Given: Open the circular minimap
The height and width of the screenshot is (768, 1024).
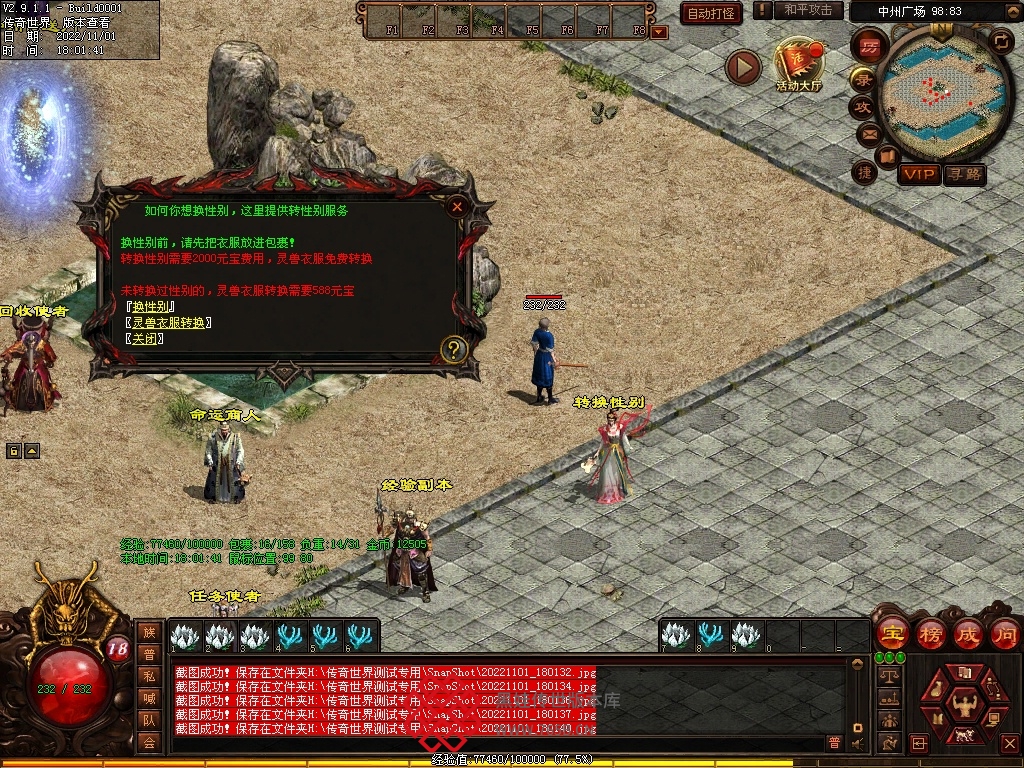Looking at the screenshot, I should pos(933,88).
